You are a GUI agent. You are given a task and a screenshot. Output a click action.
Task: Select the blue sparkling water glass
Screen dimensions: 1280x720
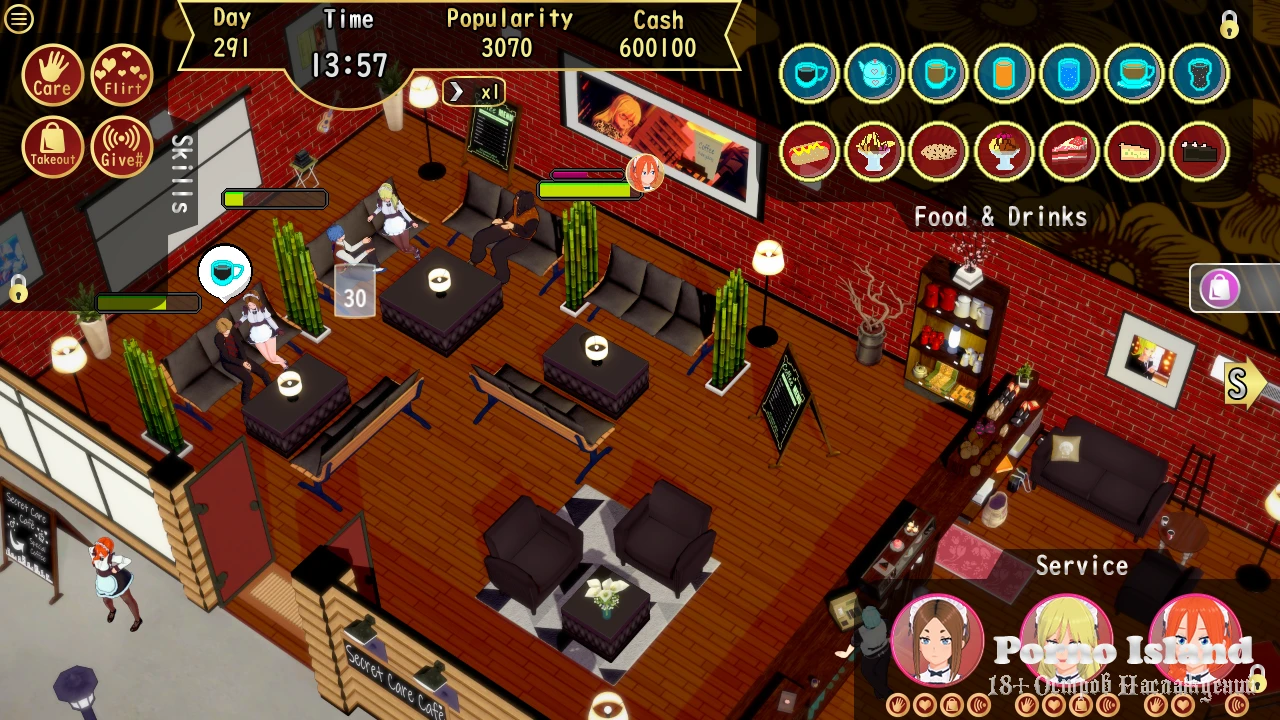[x=1069, y=73]
